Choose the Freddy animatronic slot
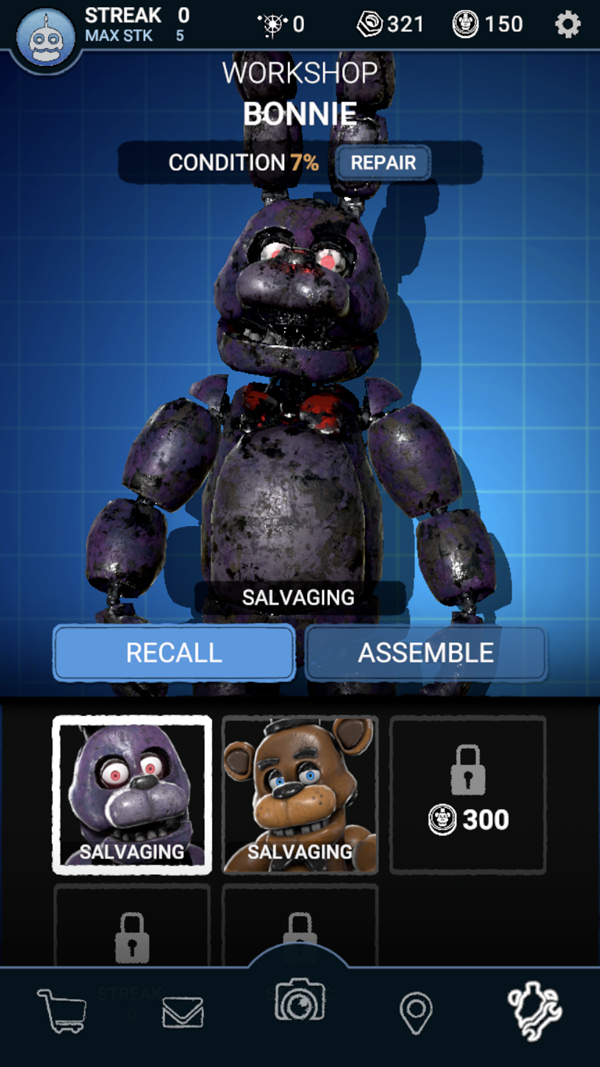The height and width of the screenshot is (1067, 600). (300, 795)
